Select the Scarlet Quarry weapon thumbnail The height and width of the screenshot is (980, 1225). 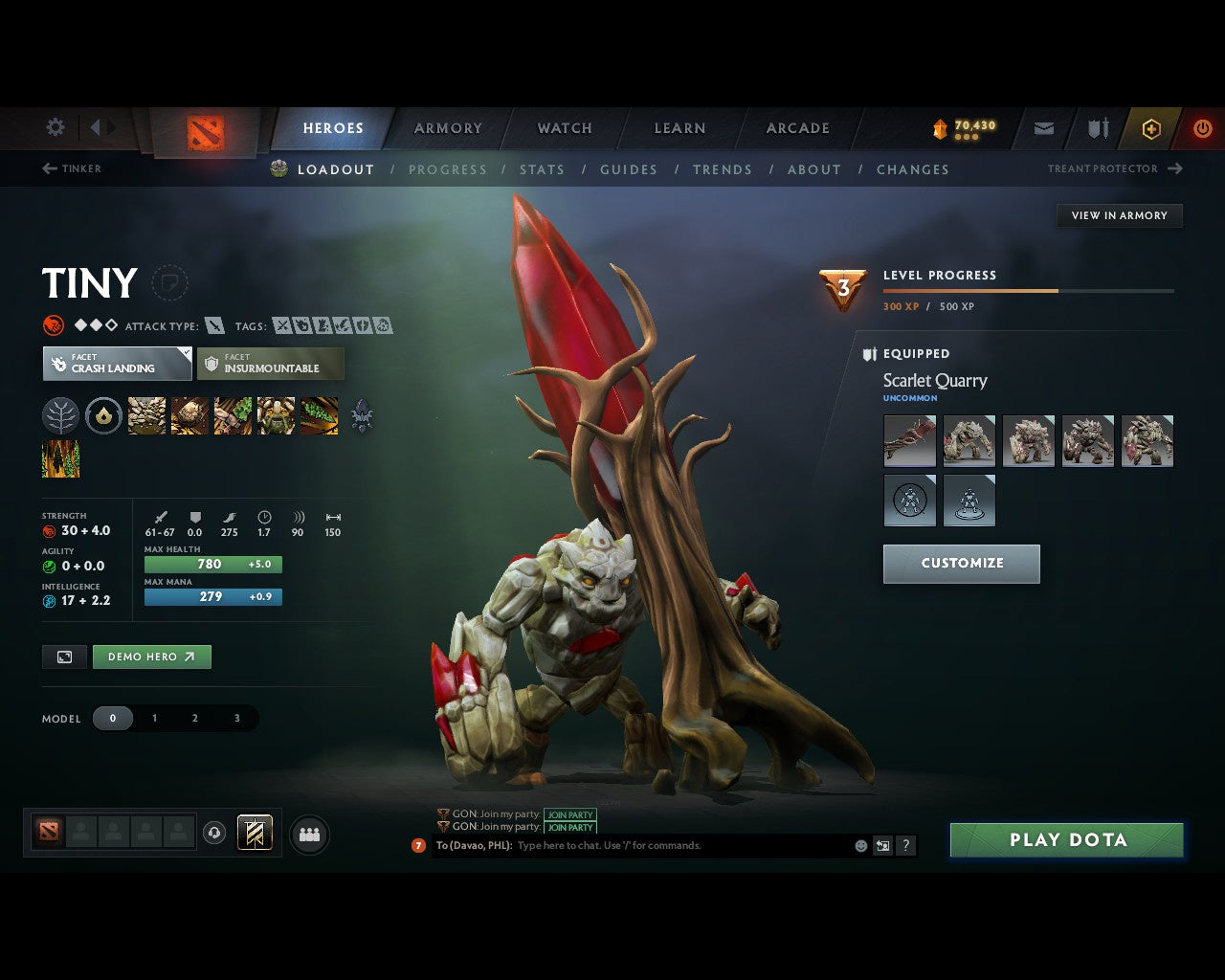click(909, 440)
